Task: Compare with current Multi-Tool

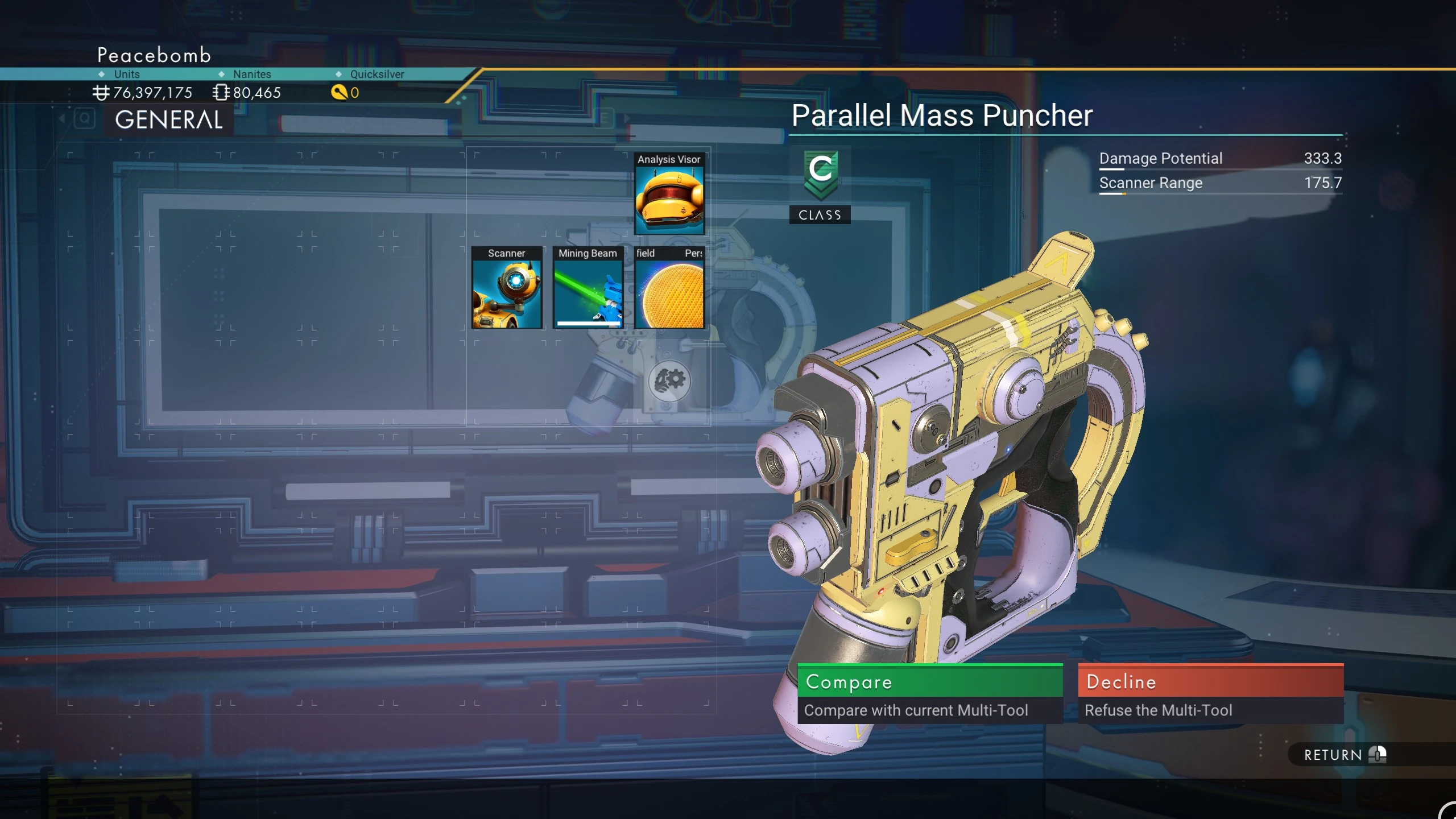Action: [x=929, y=693]
